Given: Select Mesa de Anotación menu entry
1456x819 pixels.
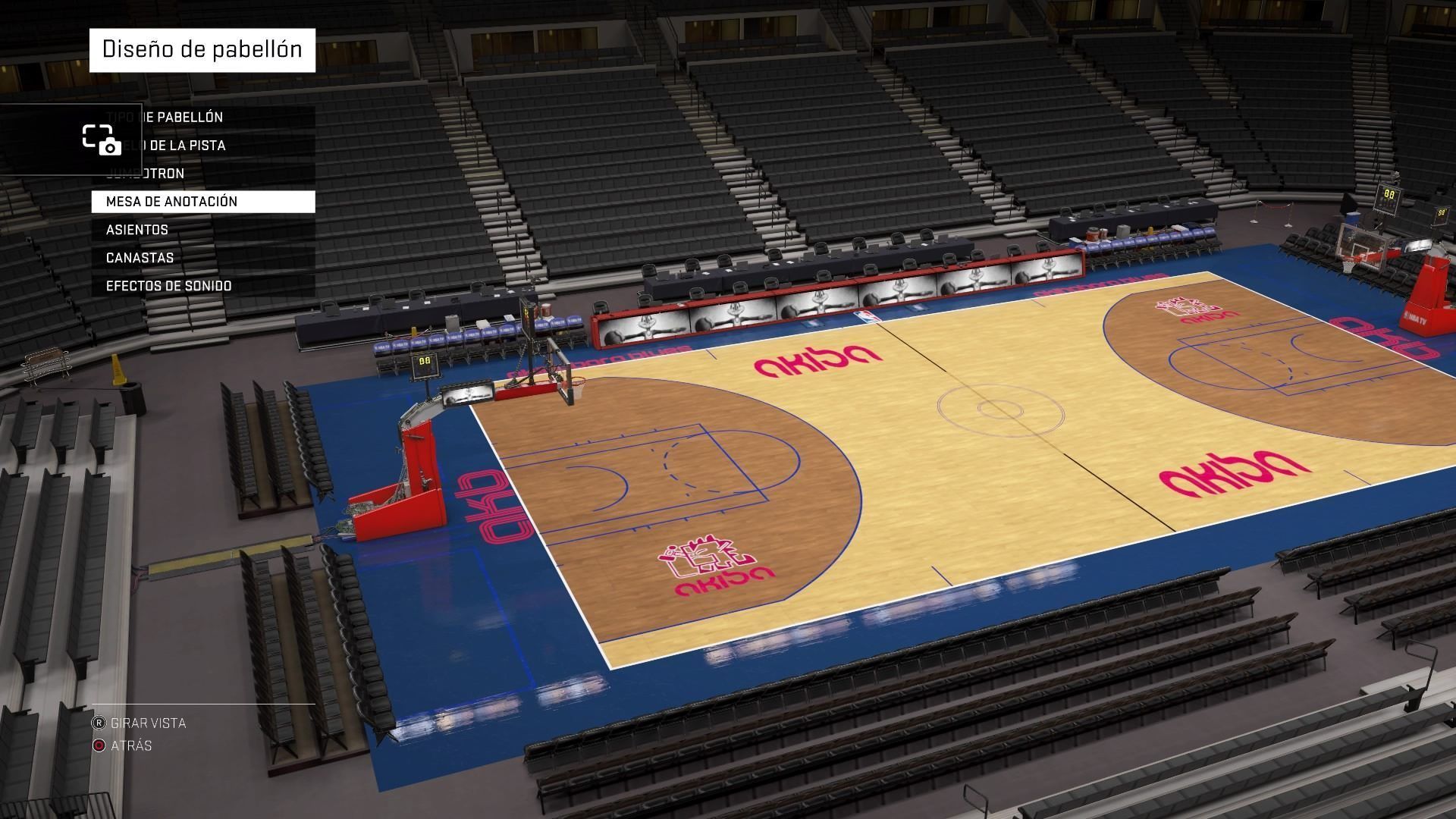Looking at the screenshot, I should coord(202,202).
